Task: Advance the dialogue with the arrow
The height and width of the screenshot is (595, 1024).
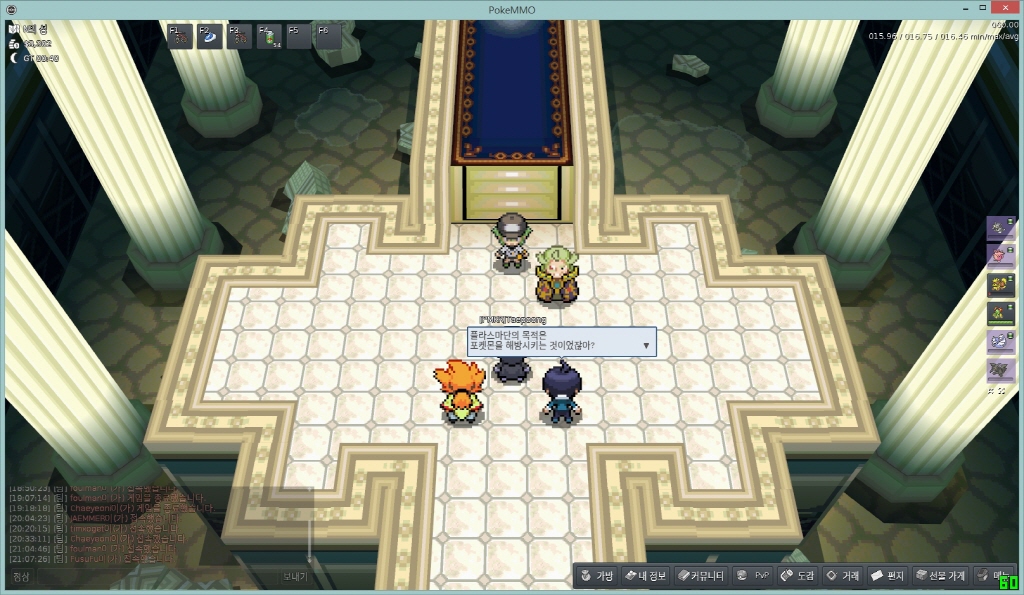Action: tap(646, 346)
